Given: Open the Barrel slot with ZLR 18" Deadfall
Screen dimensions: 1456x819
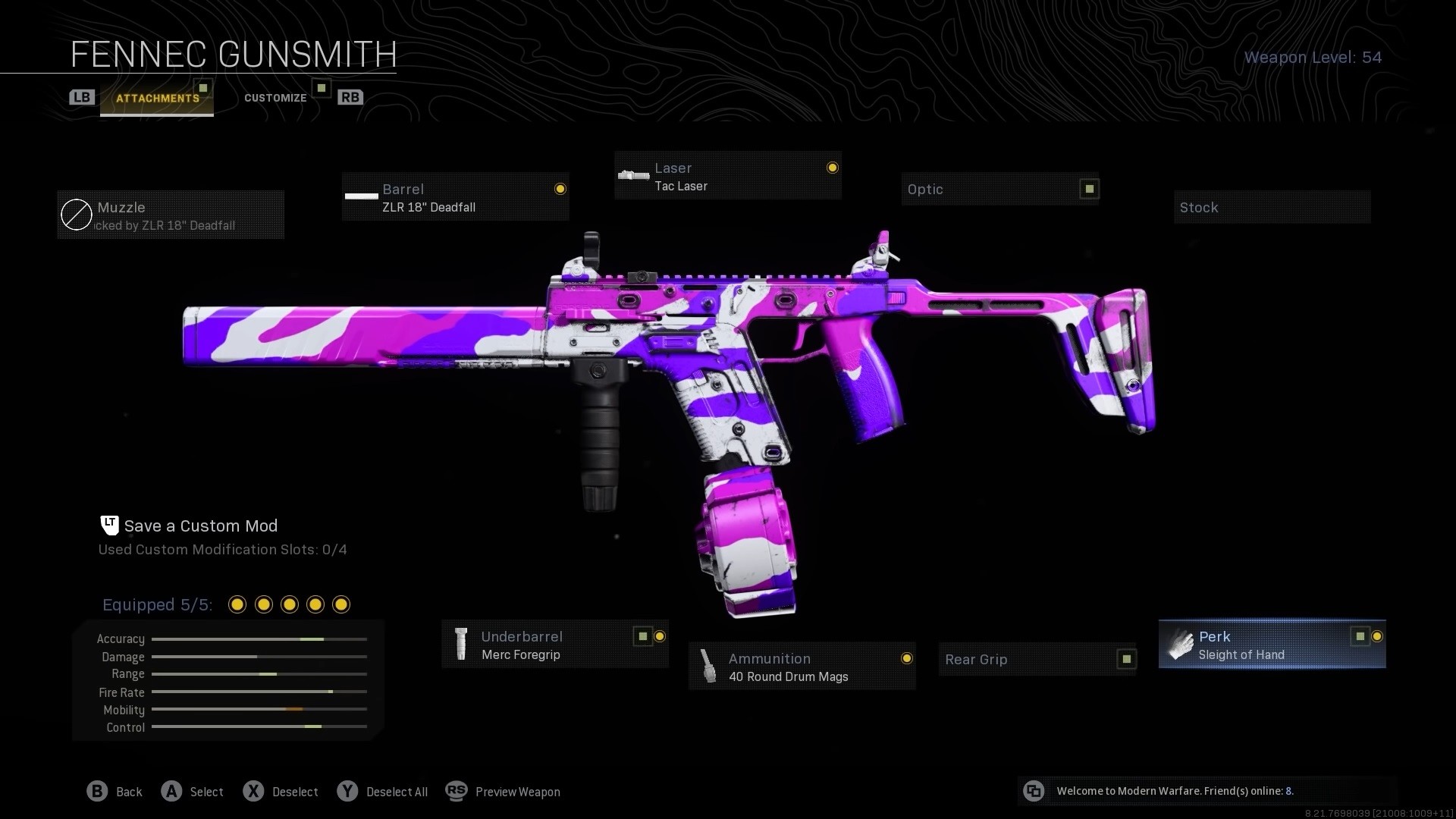Looking at the screenshot, I should [455, 197].
